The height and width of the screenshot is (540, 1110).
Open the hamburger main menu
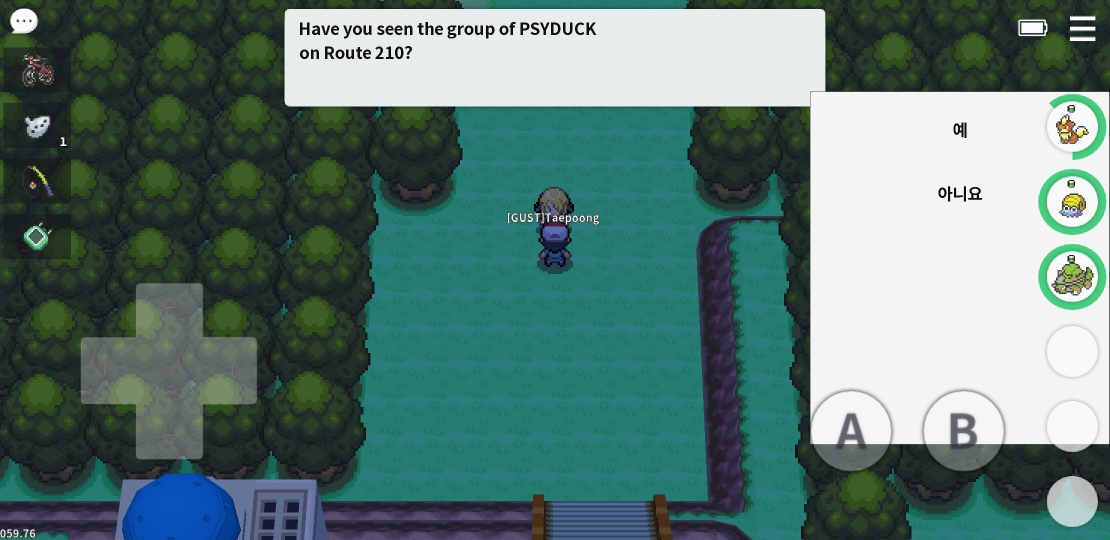[x=1082, y=28]
